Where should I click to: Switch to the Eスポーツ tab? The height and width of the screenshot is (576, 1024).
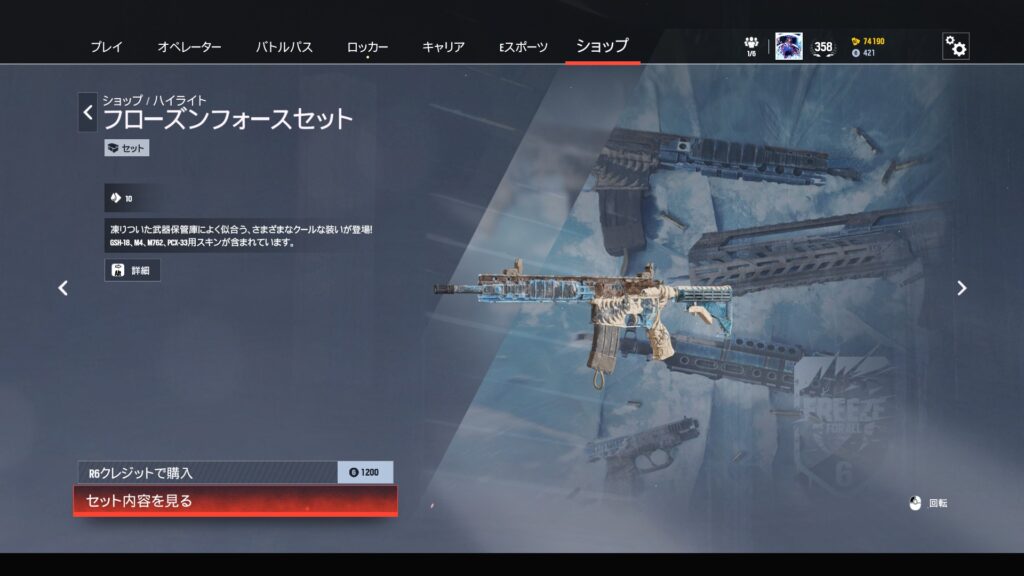pos(523,47)
